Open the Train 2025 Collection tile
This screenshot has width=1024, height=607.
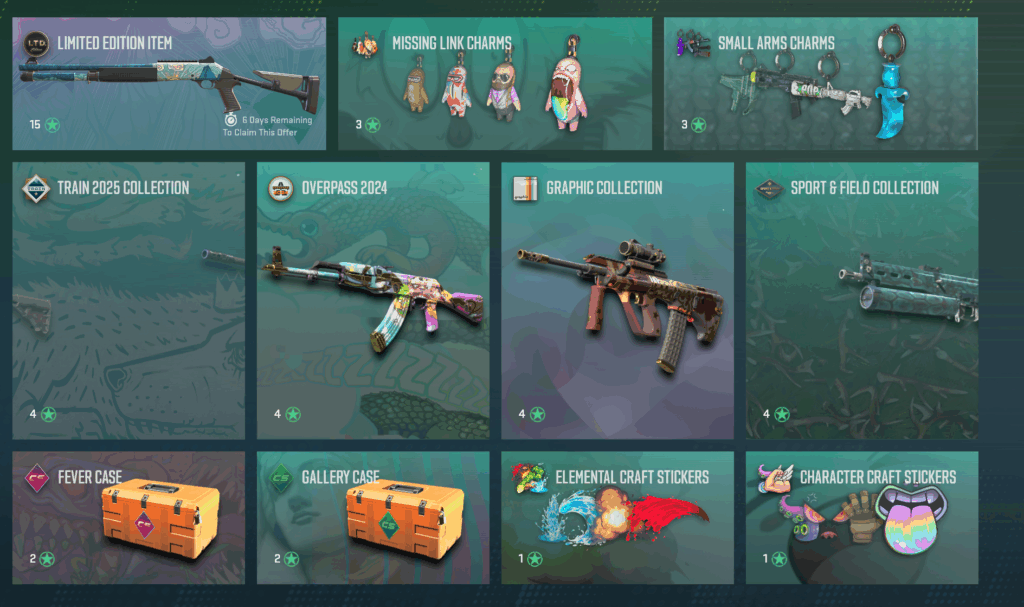point(128,300)
